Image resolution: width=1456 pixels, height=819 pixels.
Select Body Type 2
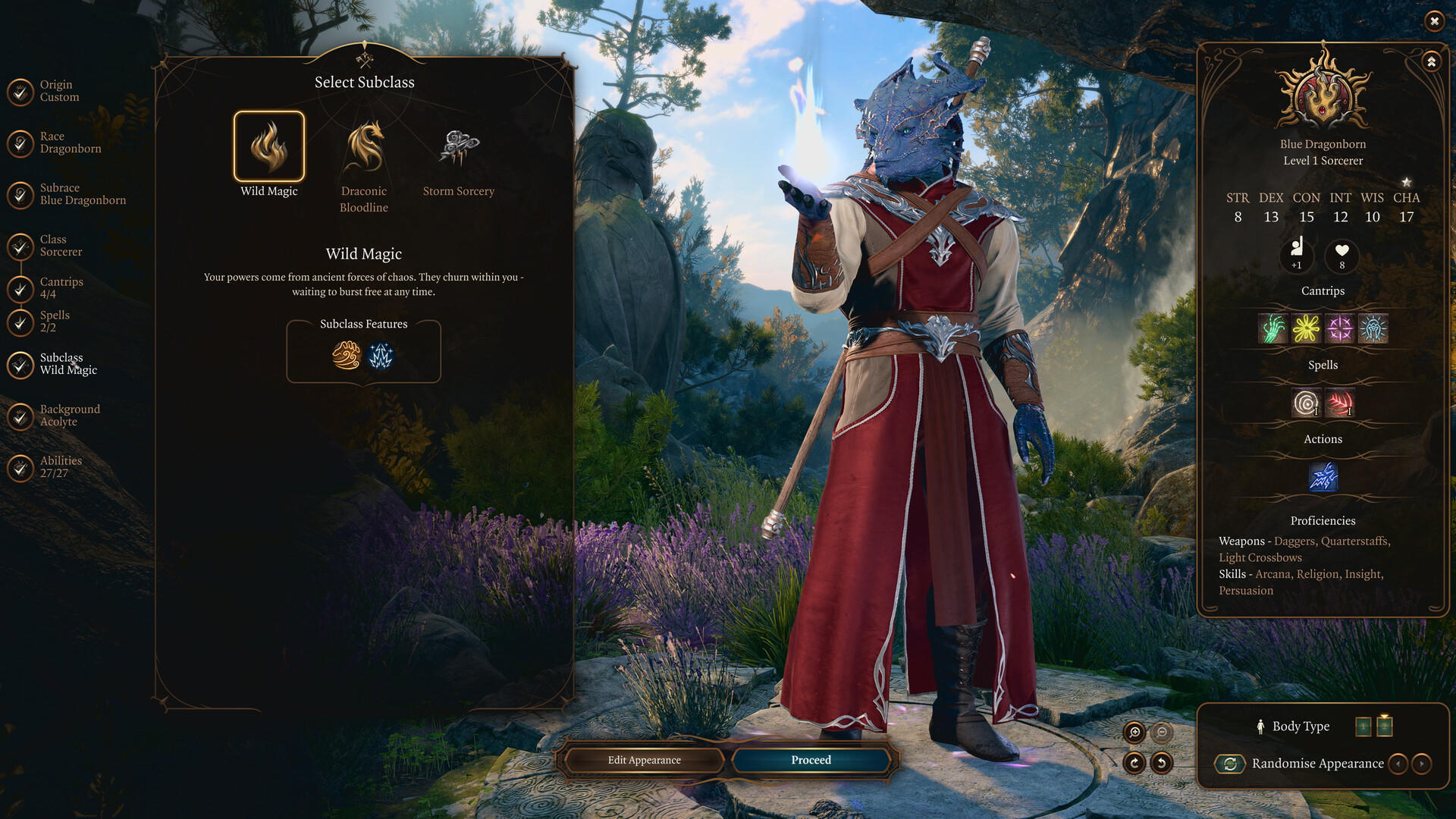(x=1385, y=726)
